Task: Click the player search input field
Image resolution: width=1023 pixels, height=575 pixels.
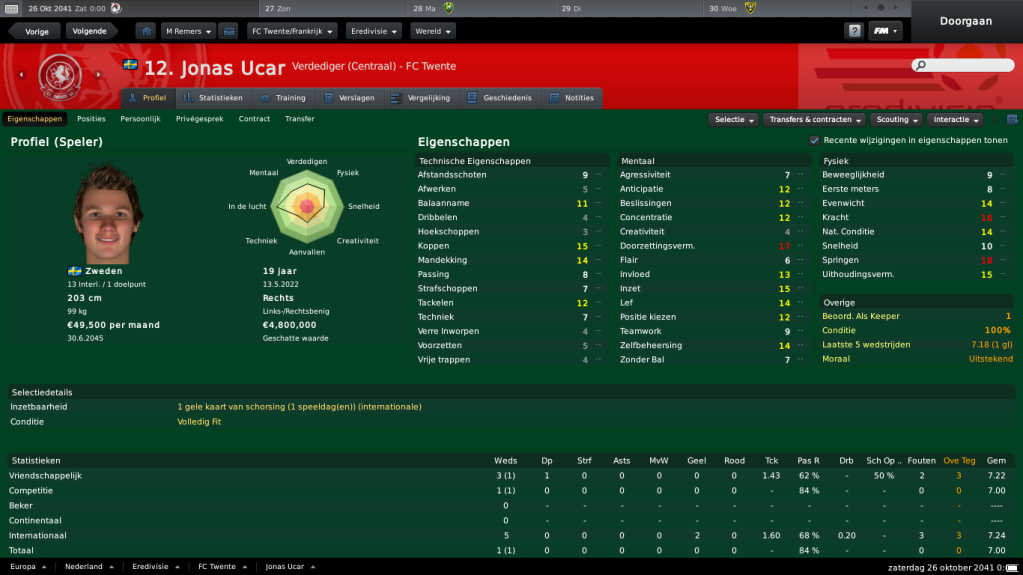Action: point(967,65)
